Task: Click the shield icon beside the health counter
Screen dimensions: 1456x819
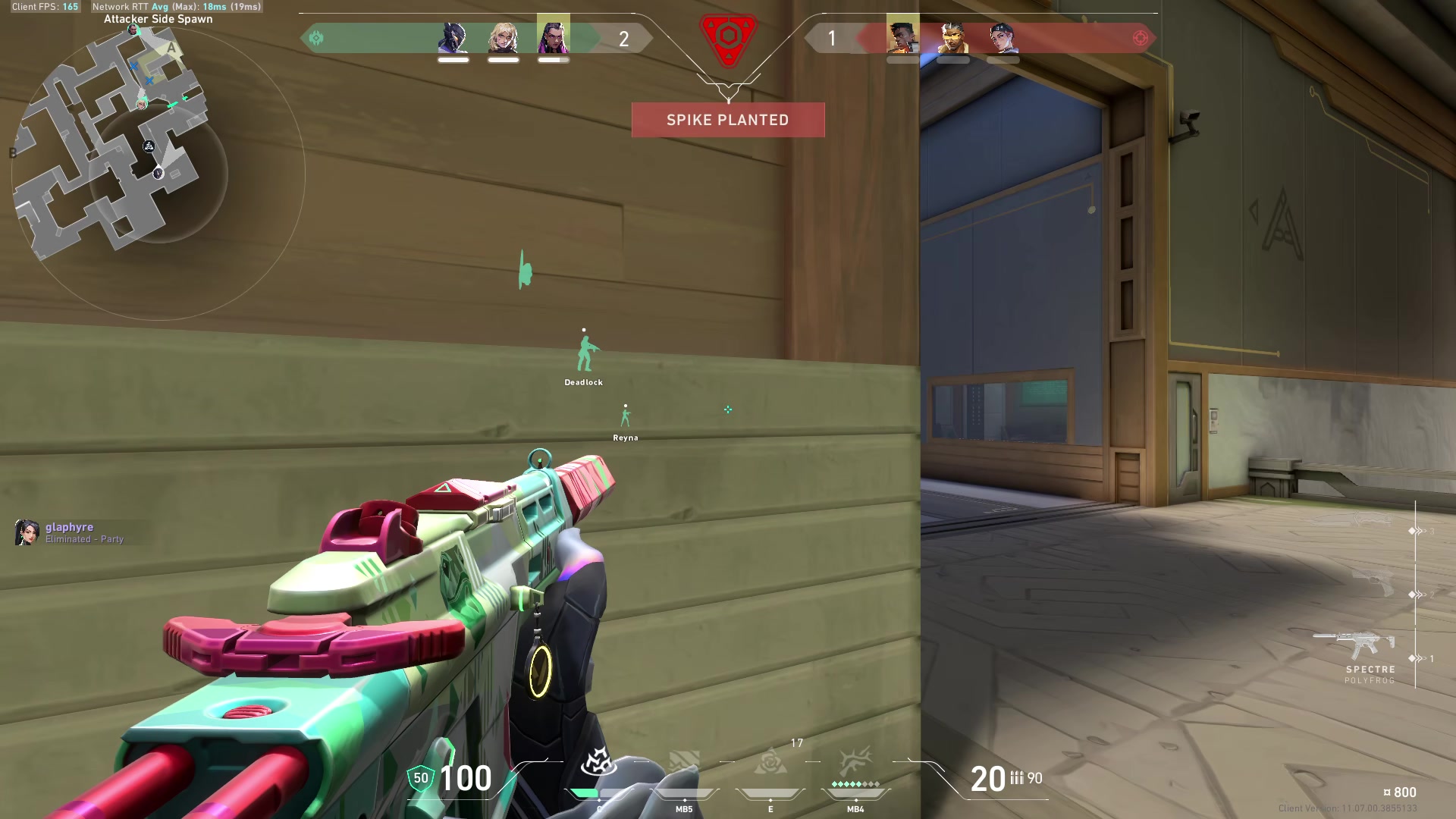Action: pos(420,778)
